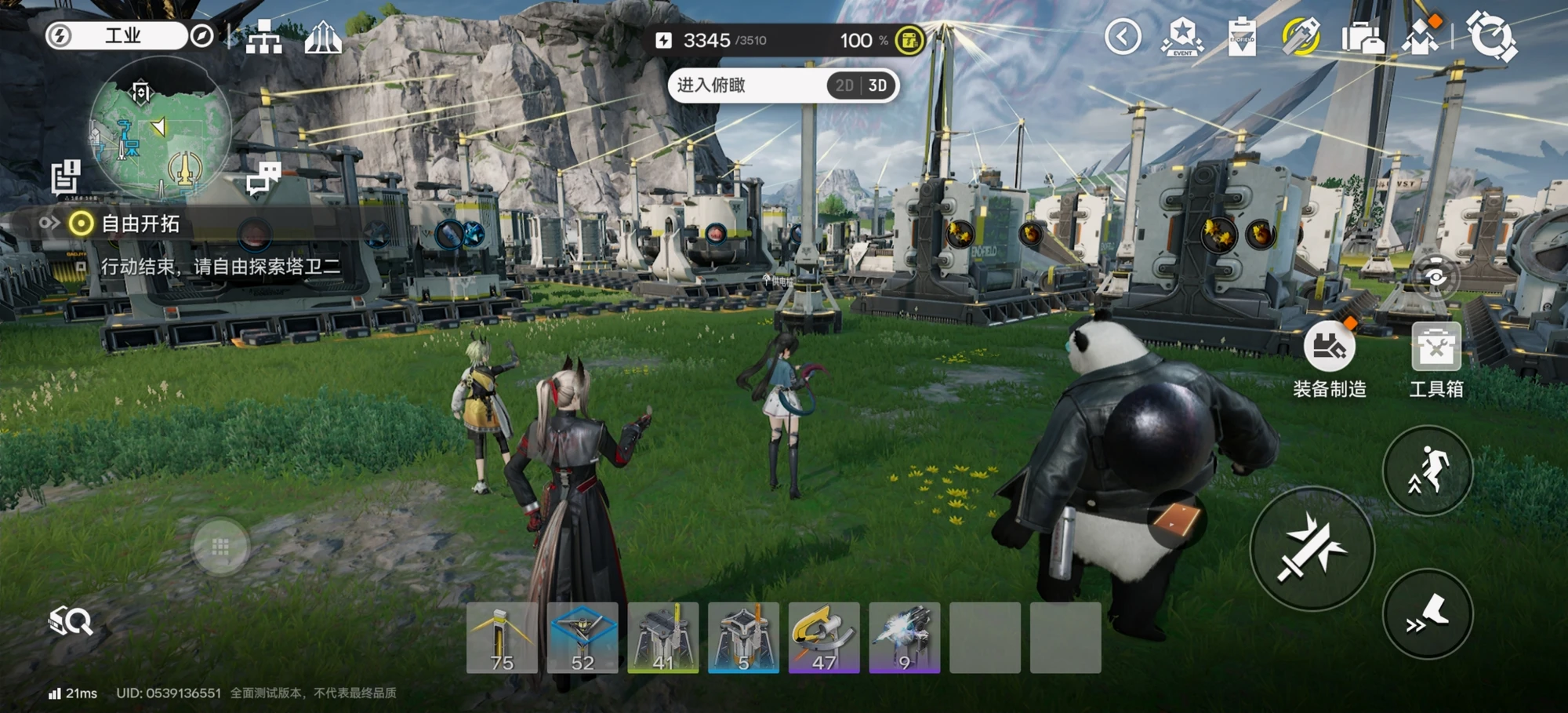1568x713 pixels.
Task: Open the Event star icon
Action: [x=1182, y=37]
